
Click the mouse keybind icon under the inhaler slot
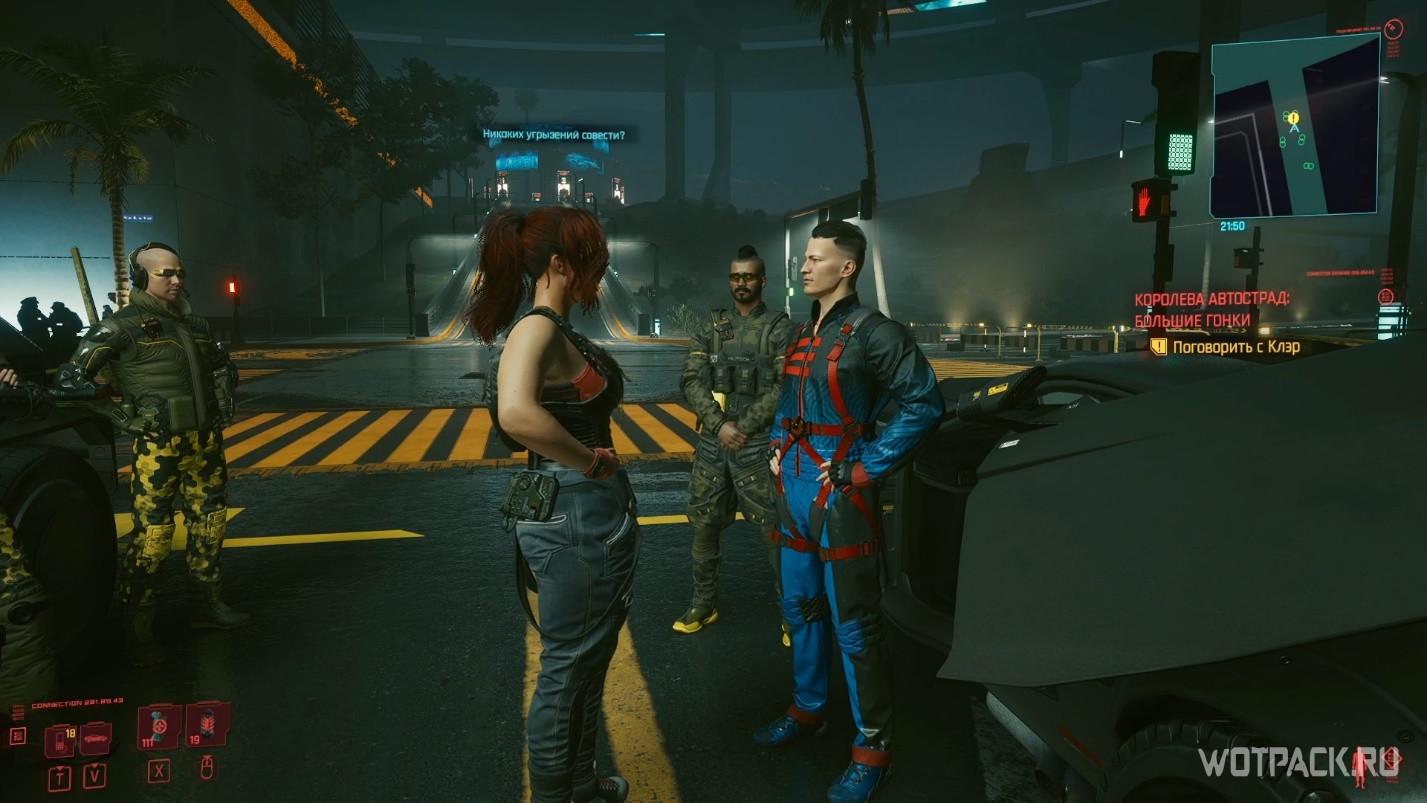(x=207, y=769)
